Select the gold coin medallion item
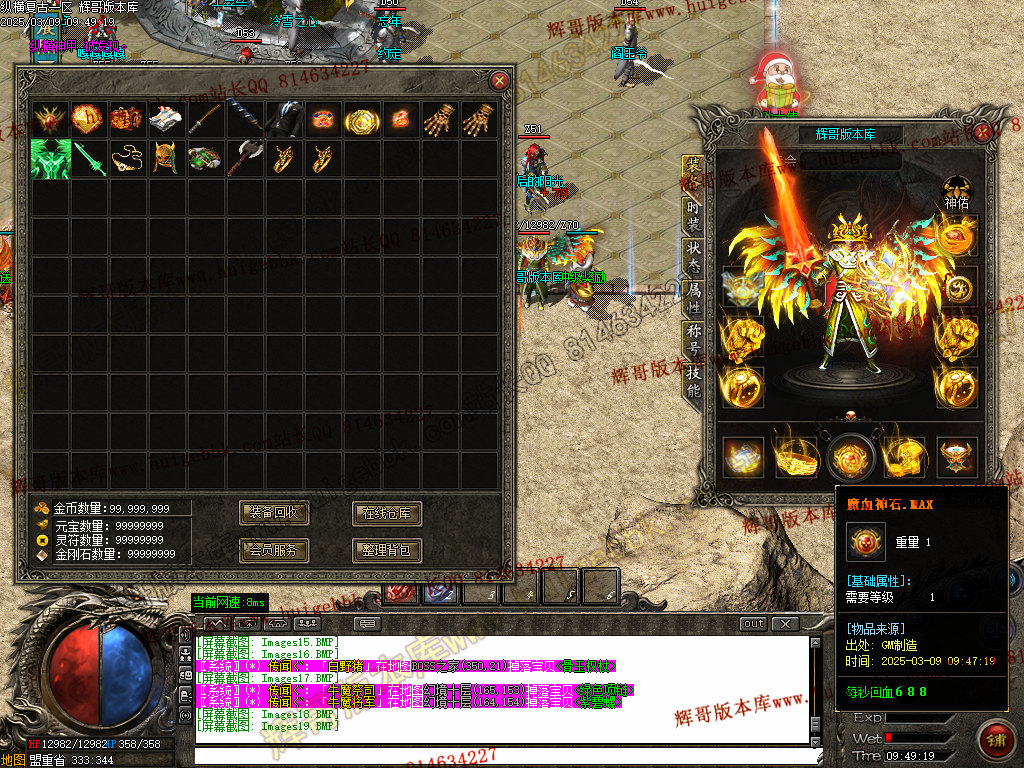Image resolution: width=1024 pixels, height=768 pixels. 361,119
